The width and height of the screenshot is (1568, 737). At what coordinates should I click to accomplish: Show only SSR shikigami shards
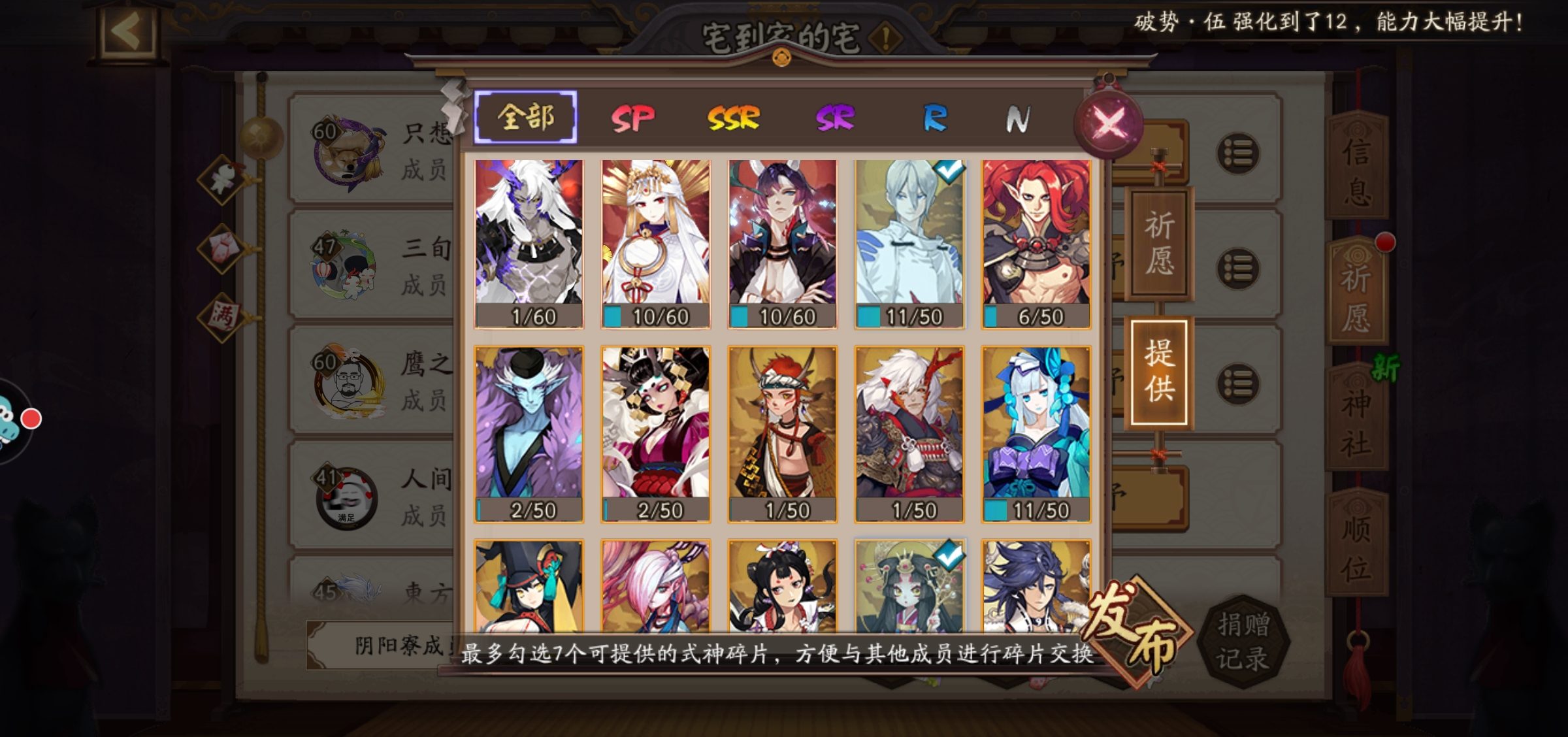click(733, 119)
